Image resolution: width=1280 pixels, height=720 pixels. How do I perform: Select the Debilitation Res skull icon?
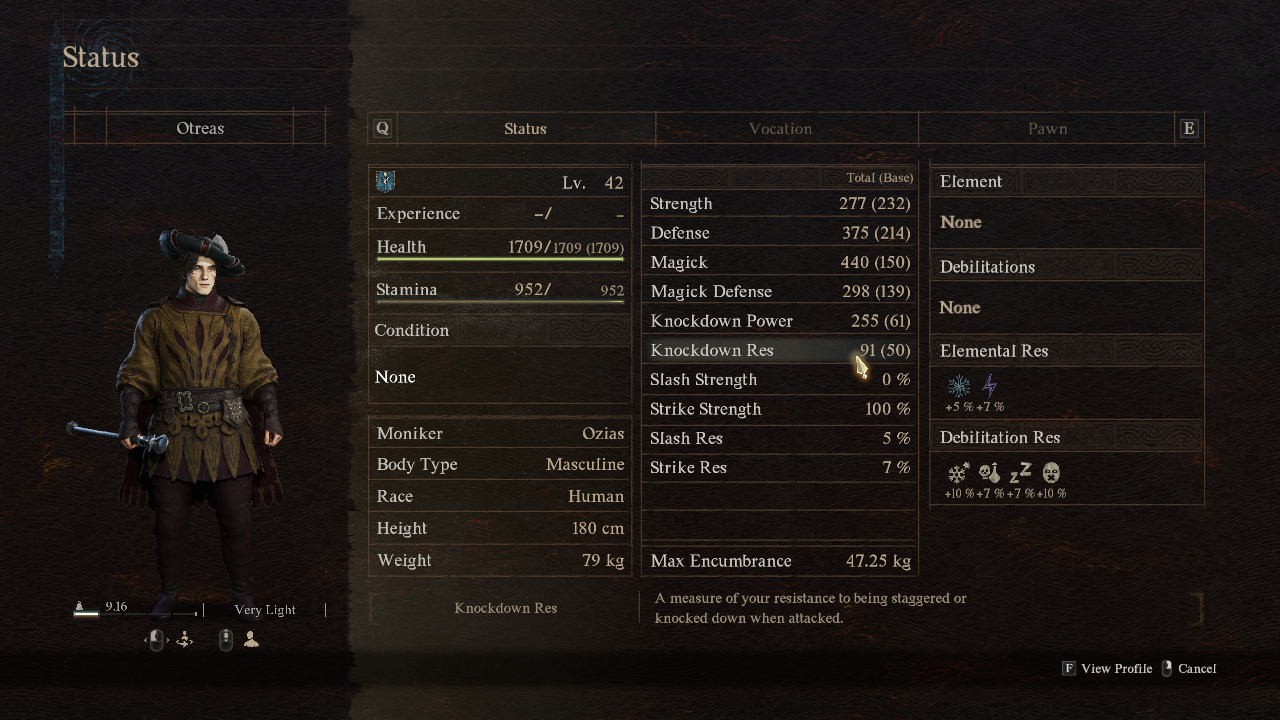pos(989,473)
